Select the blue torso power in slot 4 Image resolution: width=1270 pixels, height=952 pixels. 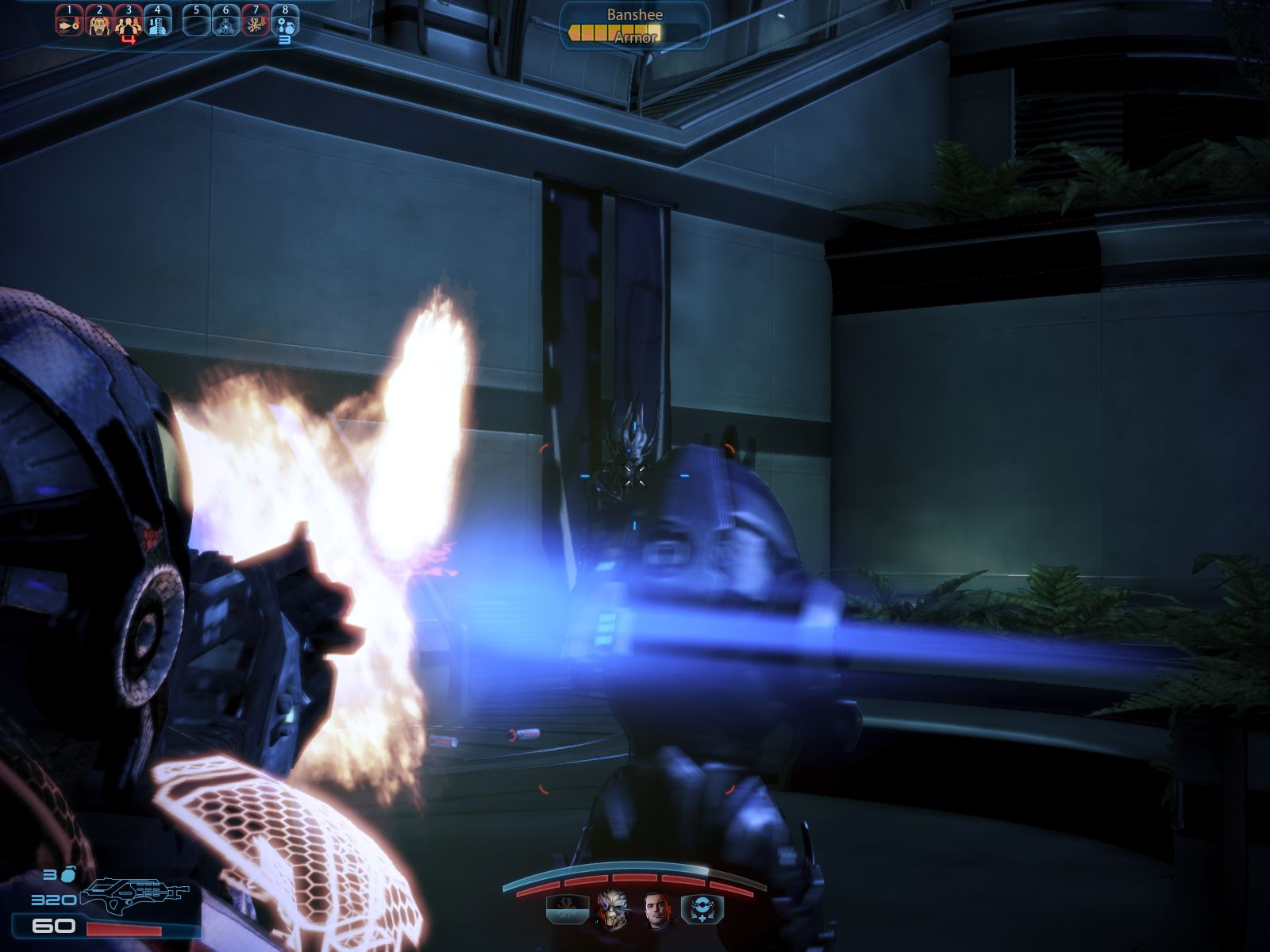pyautogui.click(x=158, y=24)
